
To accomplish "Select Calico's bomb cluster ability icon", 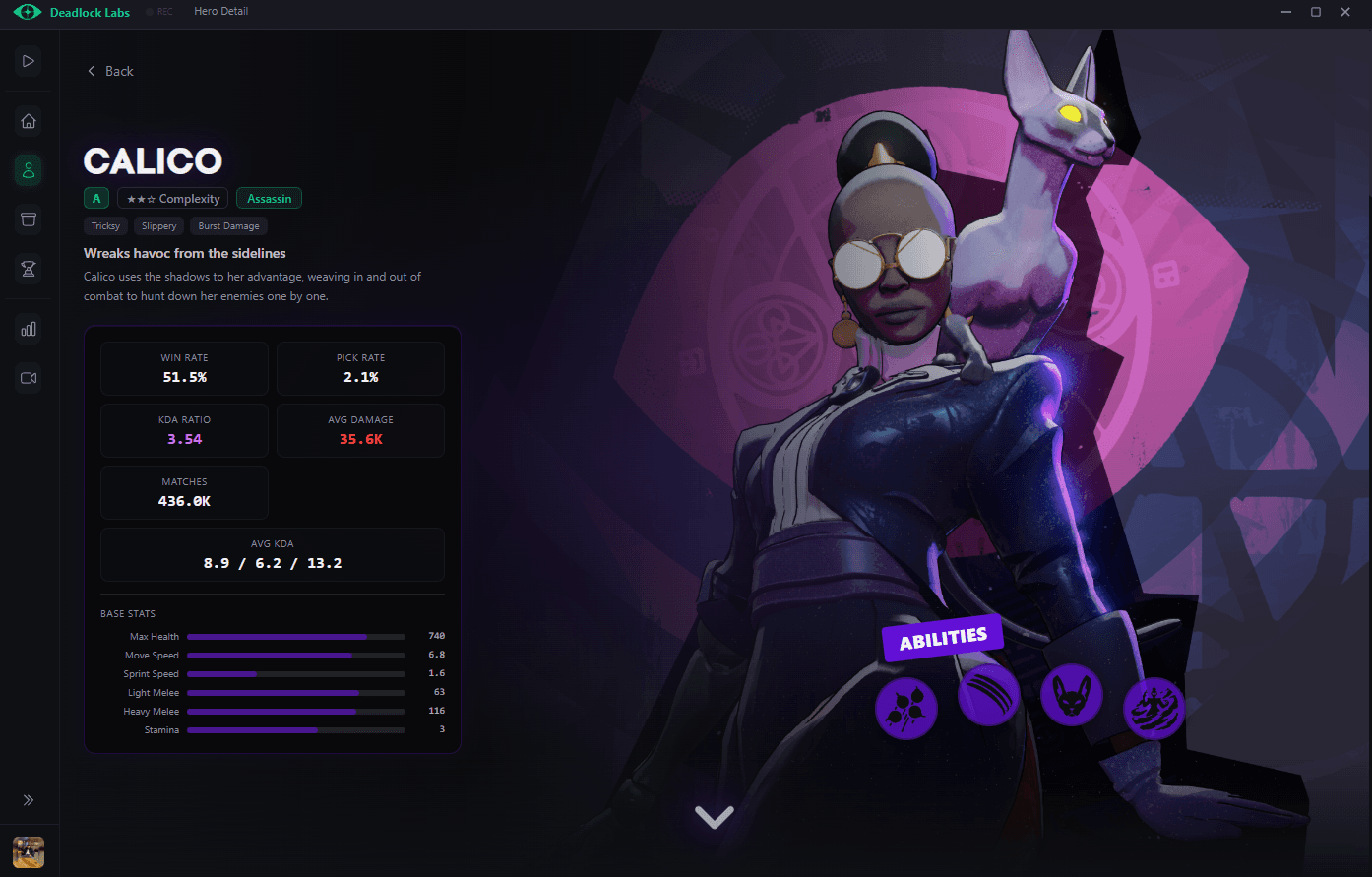I will 905,707.
